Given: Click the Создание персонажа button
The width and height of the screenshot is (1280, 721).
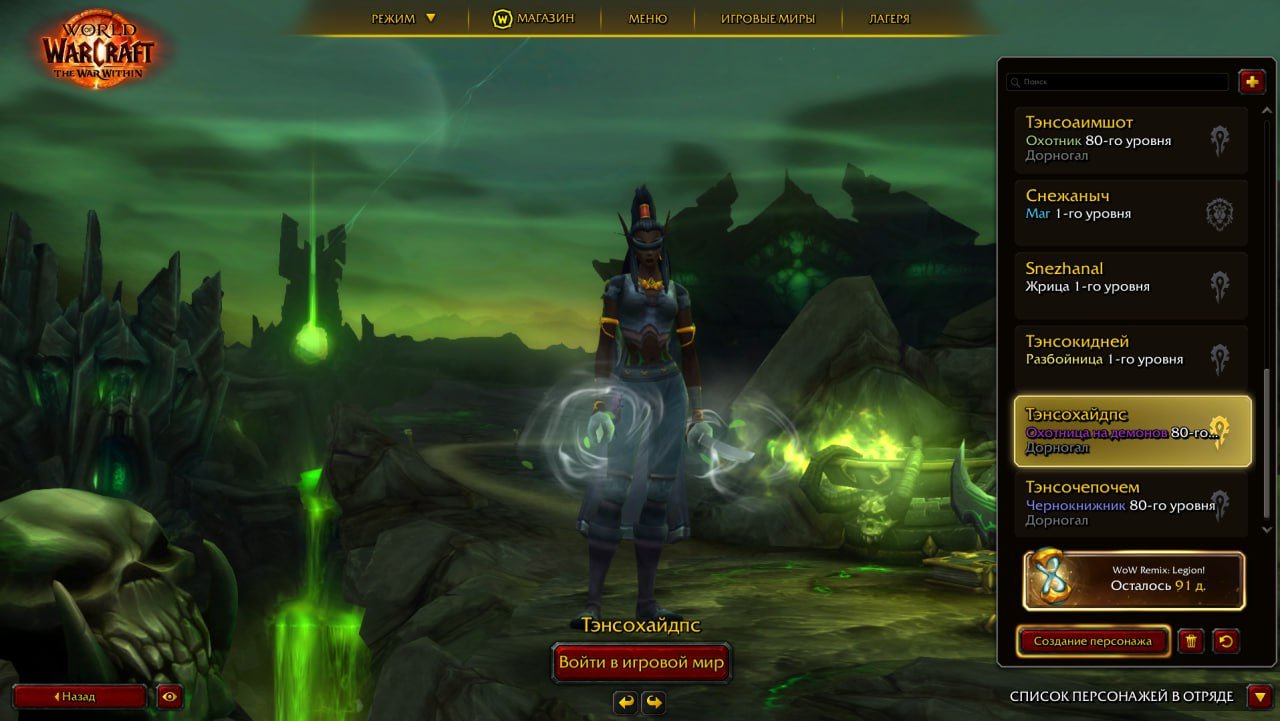Looking at the screenshot, I should pyautogui.click(x=1092, y=641).
